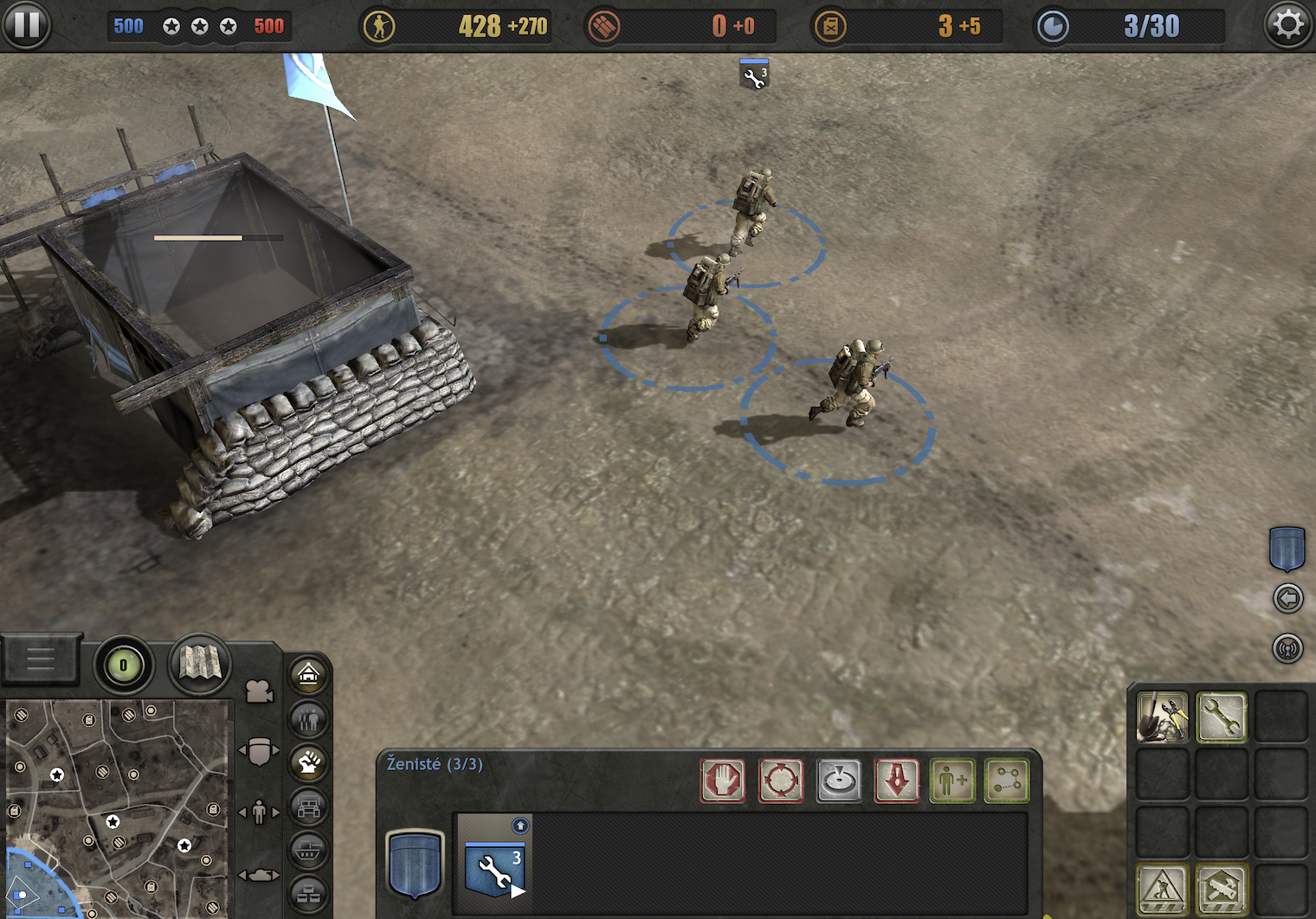The width and height of the screenshot is (1316, 919).
Task: Click the green command points orb
Action: (x=123, y=665)
